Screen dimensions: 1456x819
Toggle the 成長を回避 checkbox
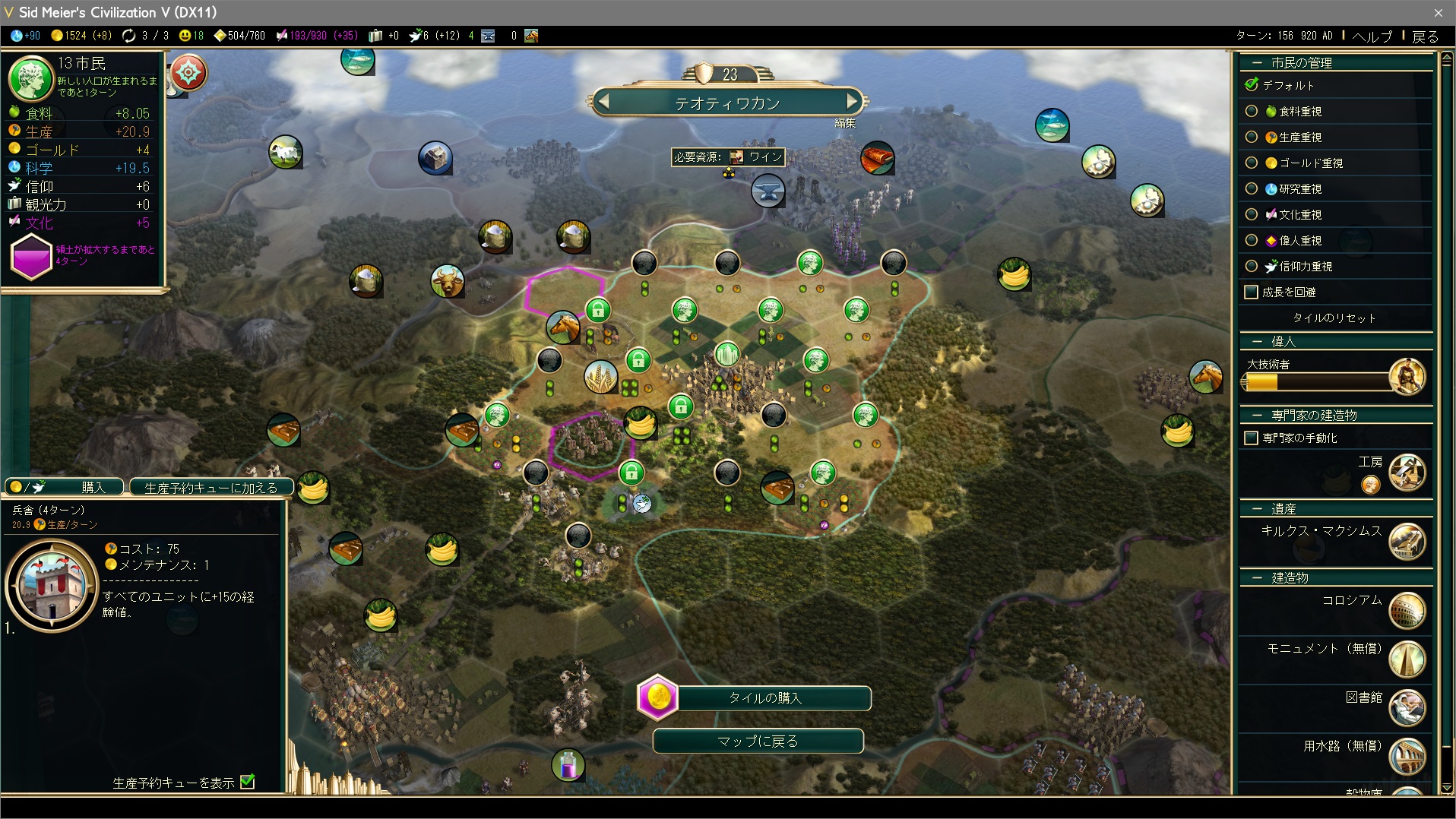tap(1251, 292)
